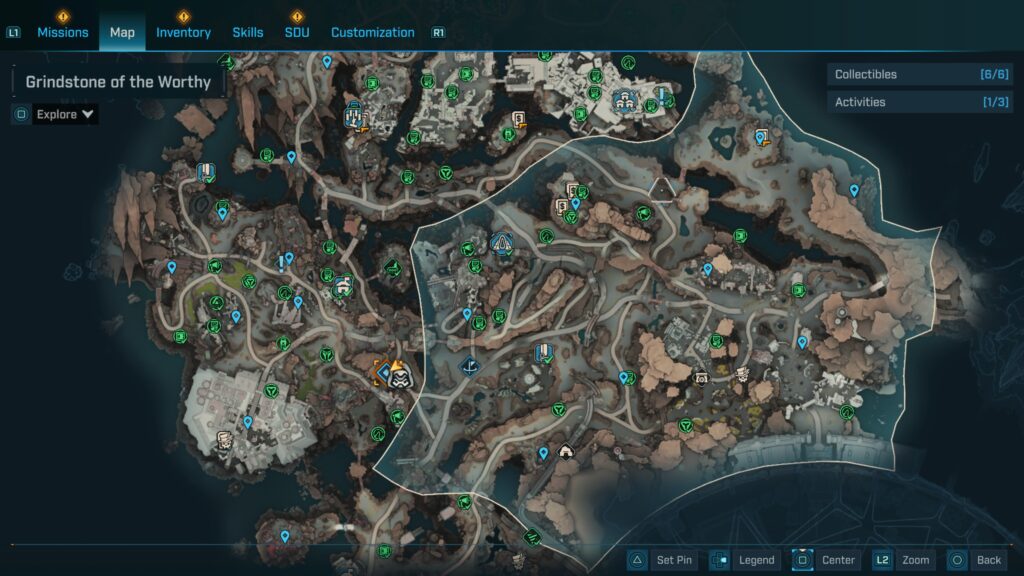Select the Map tab
1024x576 pixels.
122,32
